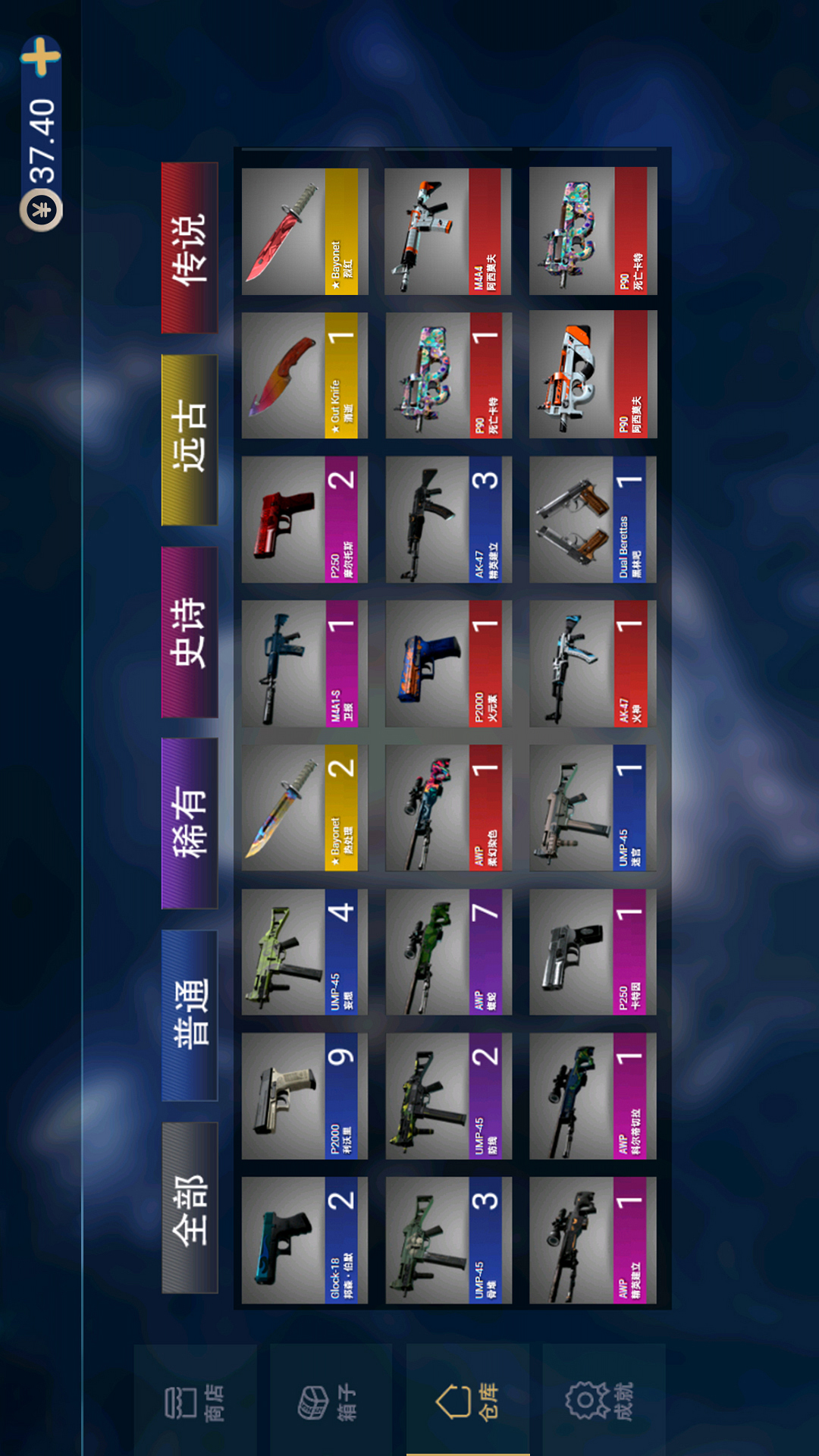The height and width of the screenshot is (1456, 819).
Task: Open the 商店 shop menu
Action: point(195,1402)
